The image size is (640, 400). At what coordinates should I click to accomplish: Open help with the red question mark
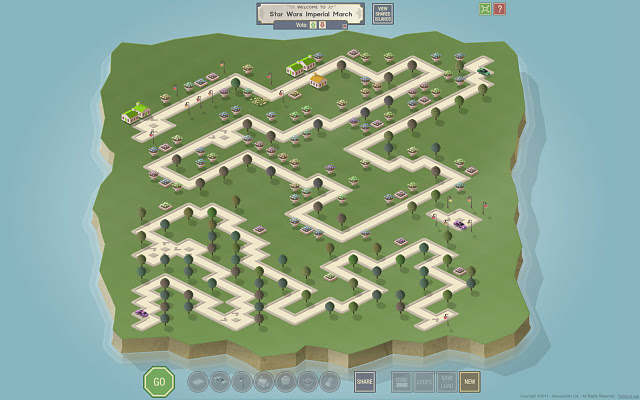coord(499,9)
